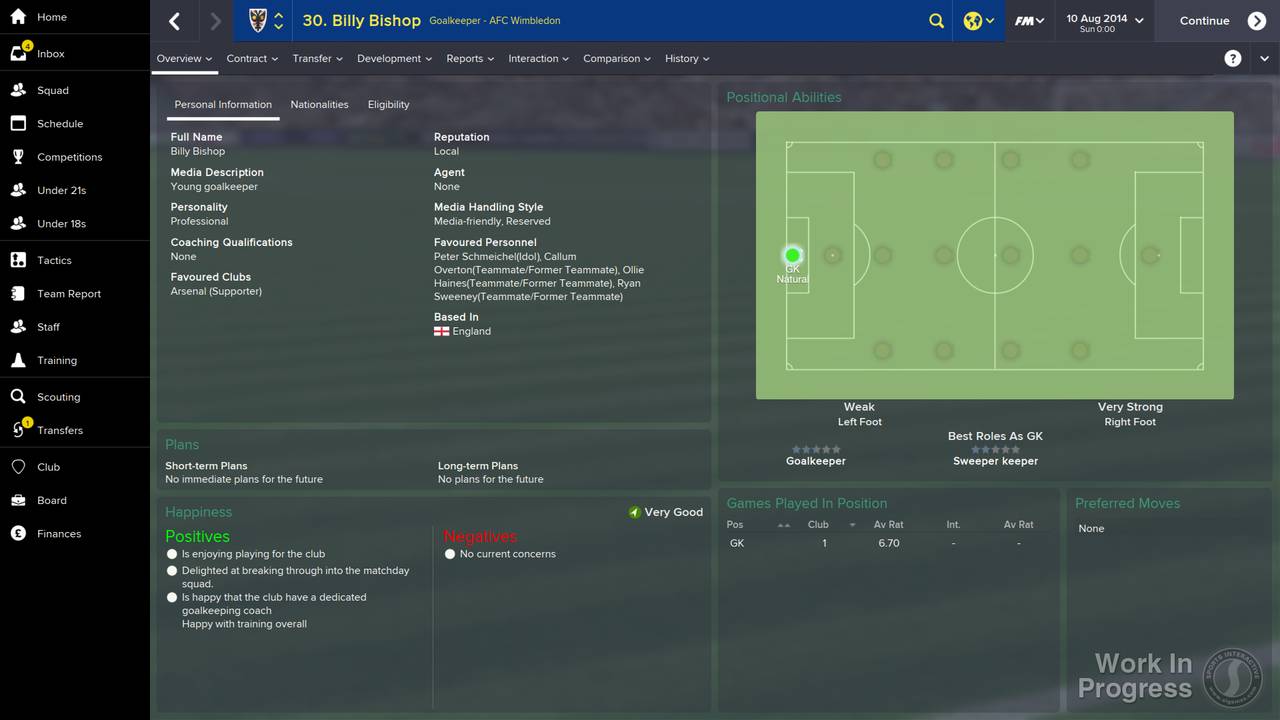The image size is (1280, 720).
Task: Open the help question mark icon
Action: (1233, 58)
